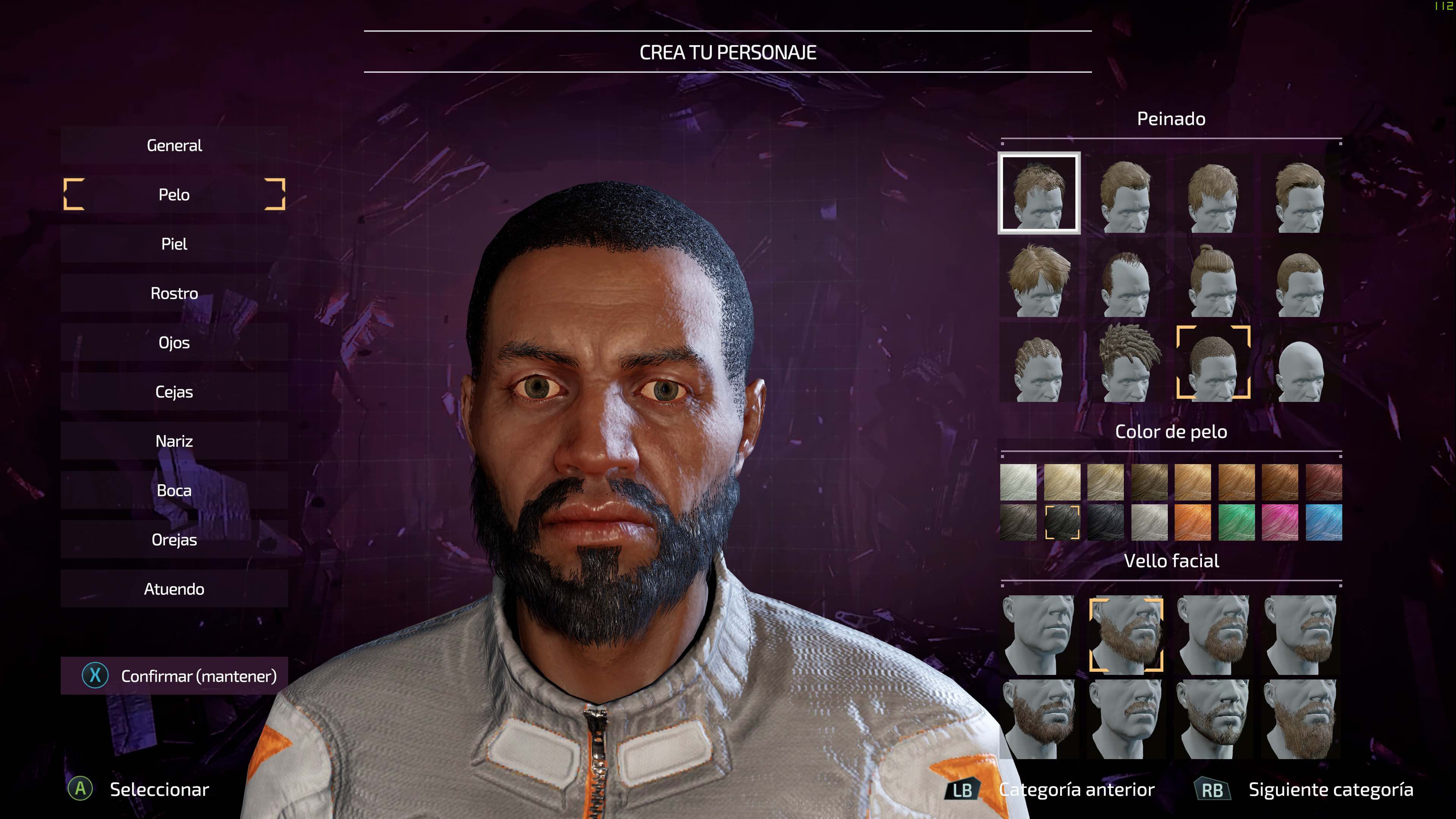1456x819 pixels.
Task: Open the Boca category
Action: [x=174, y=490]
